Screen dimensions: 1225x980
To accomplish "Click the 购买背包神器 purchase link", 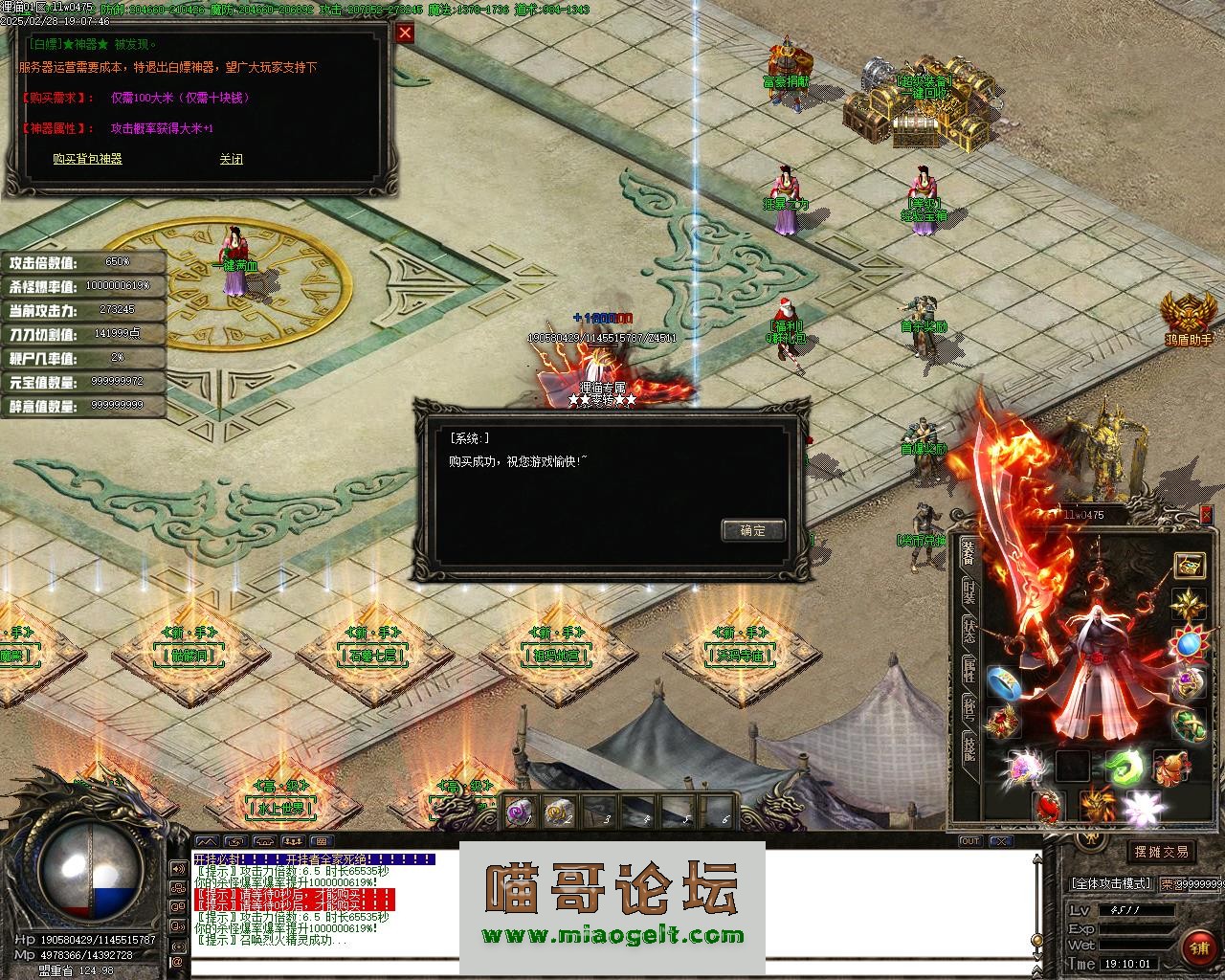I will point(87,159).
